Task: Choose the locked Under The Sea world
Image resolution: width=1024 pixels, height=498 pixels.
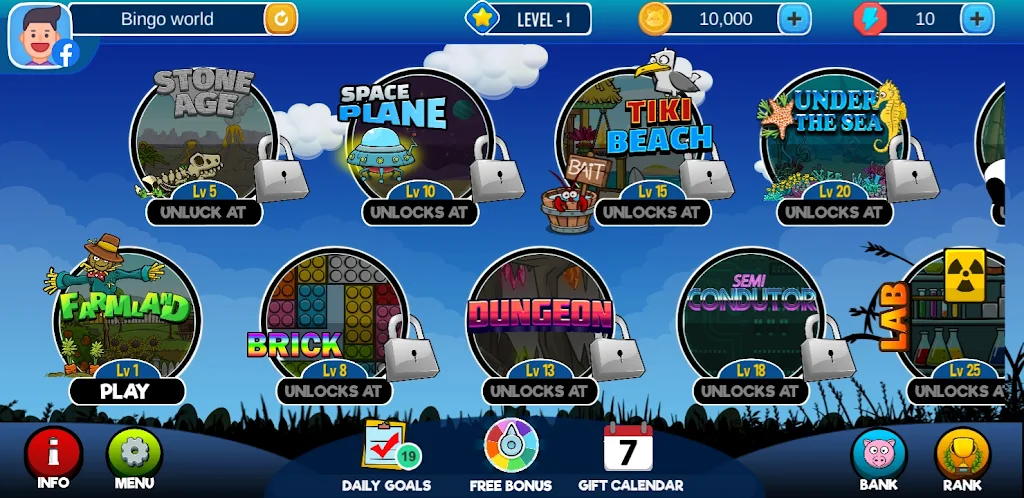Action: pos(833,140)
